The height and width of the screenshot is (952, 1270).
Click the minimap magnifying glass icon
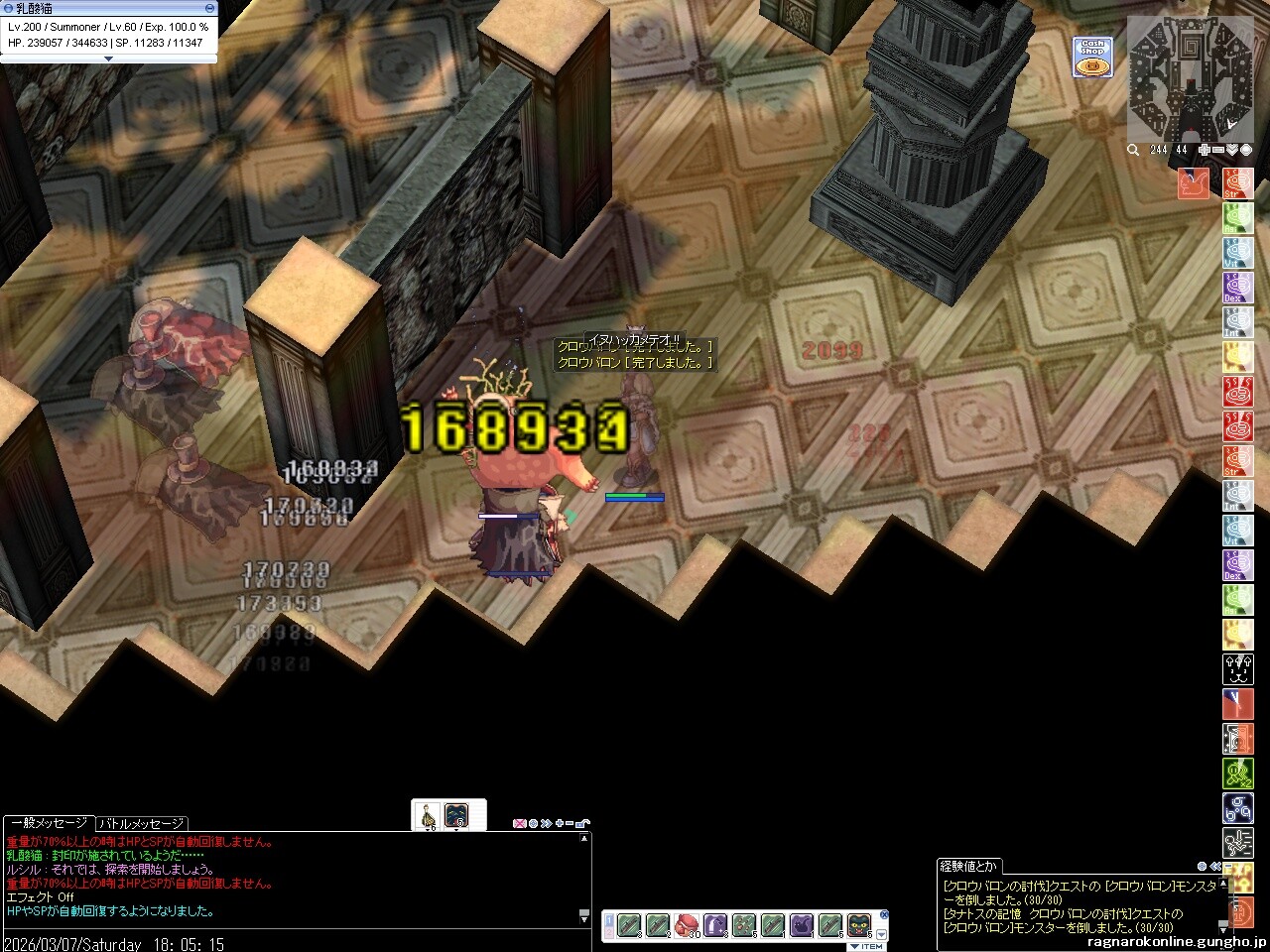coord(1133,150)
